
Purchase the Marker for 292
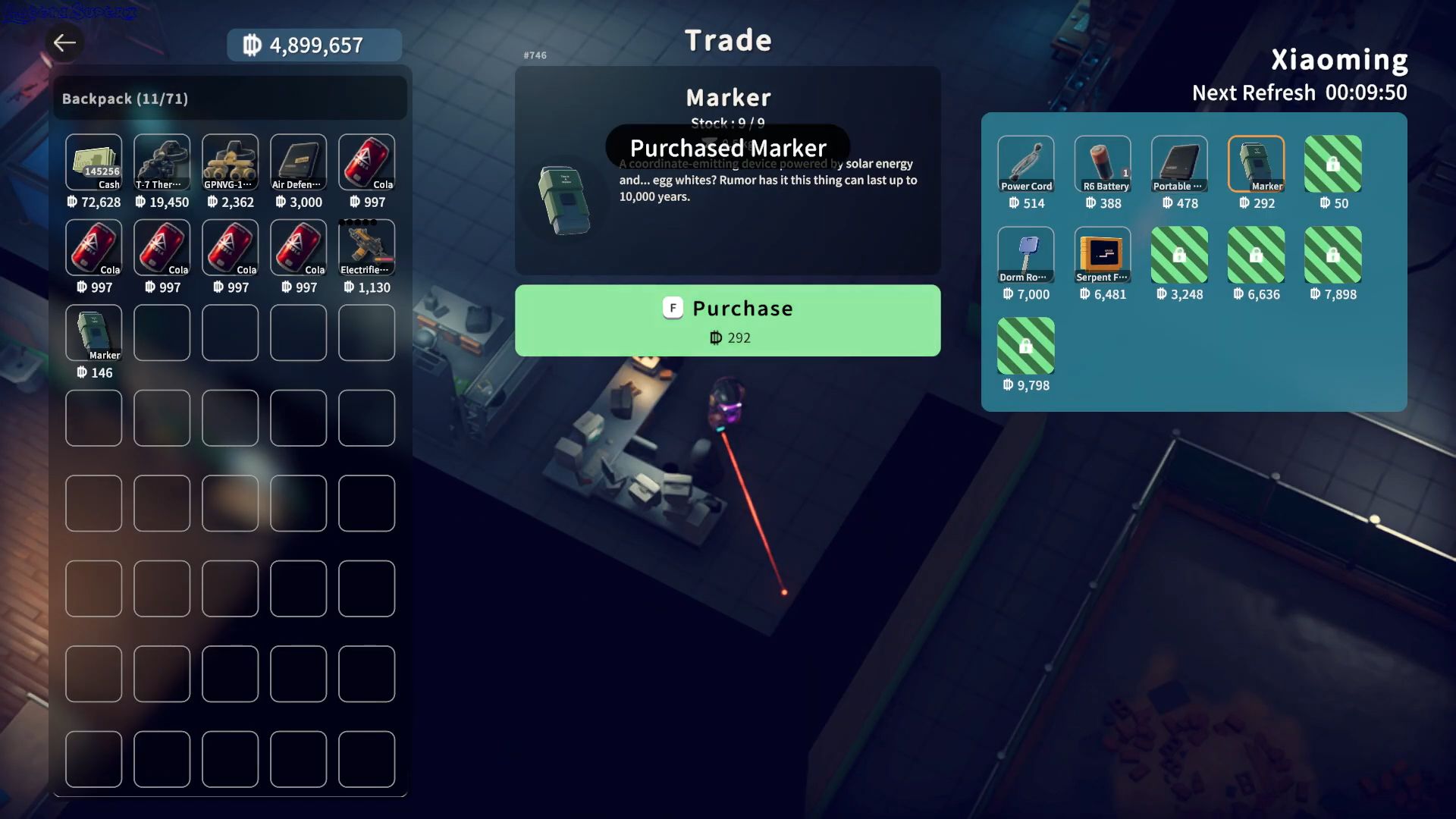[727, 320]
